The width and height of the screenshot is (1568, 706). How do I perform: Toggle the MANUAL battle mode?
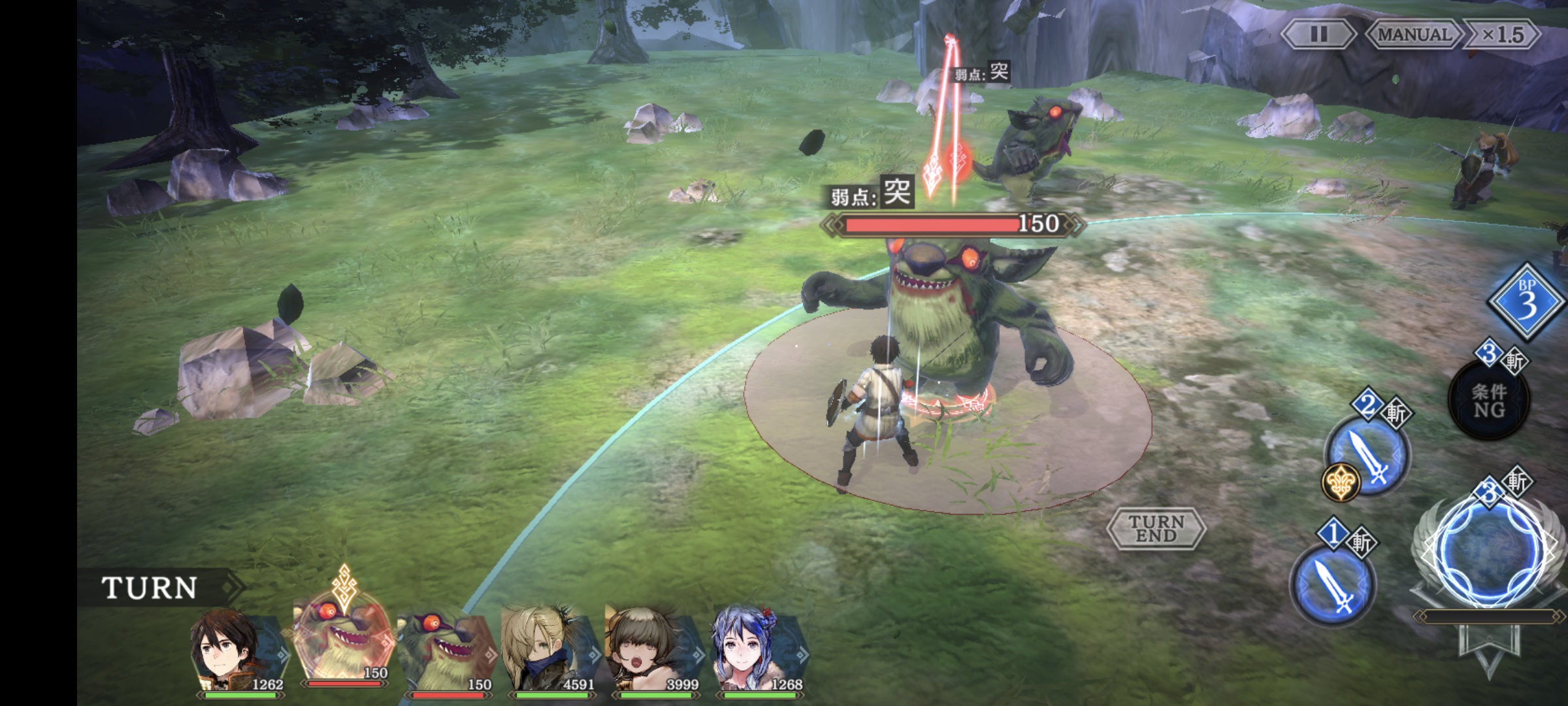click(x=1413, y=34)
